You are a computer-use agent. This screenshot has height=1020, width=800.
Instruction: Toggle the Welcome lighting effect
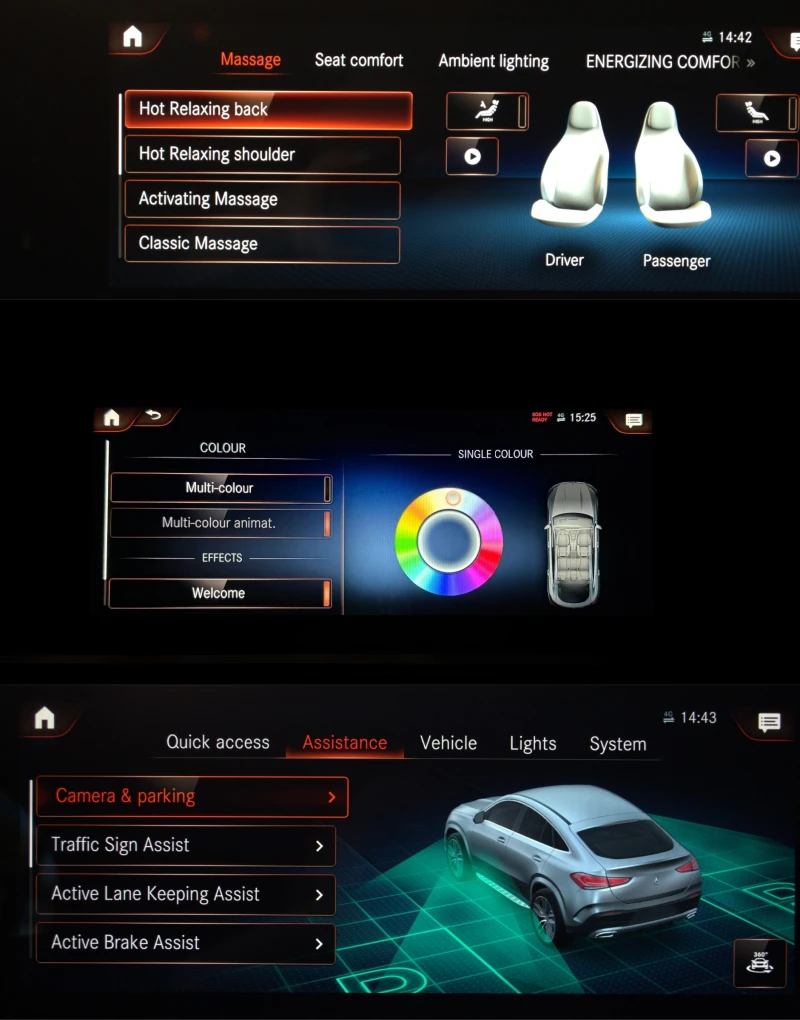(219, 593)
